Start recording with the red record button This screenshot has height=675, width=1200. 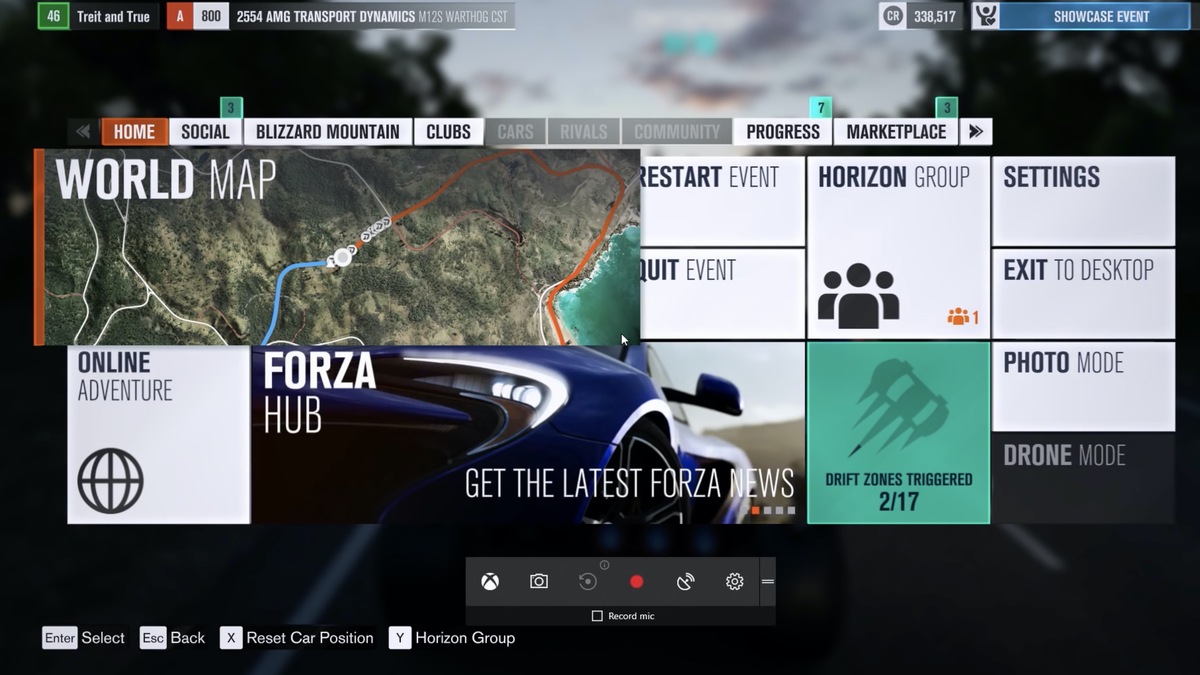pyautogui.click(x=636, y=582)
